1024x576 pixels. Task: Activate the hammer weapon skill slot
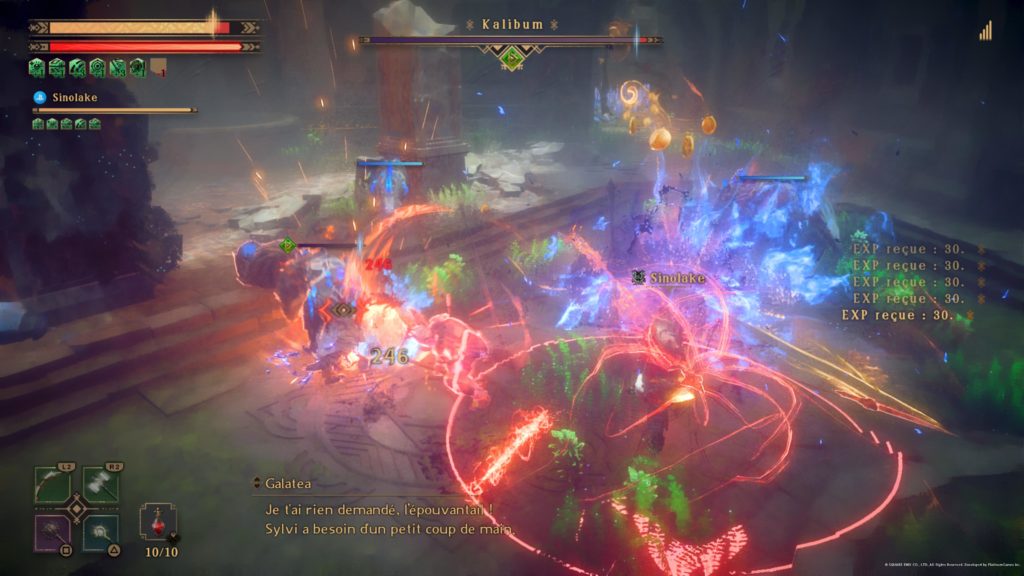click(101, 484)
